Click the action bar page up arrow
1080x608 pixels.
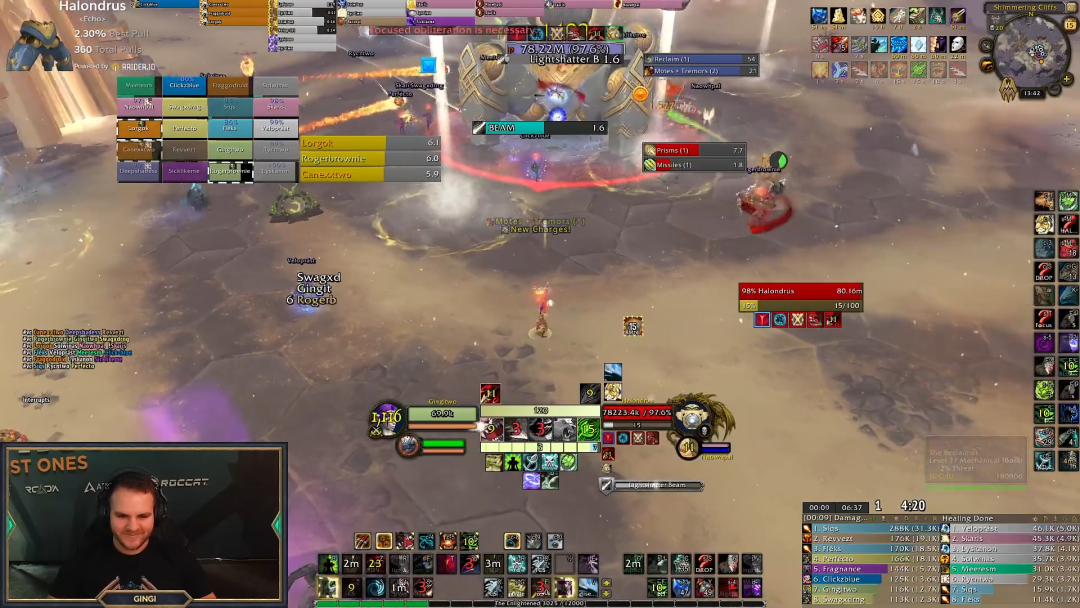click(606, 583)
